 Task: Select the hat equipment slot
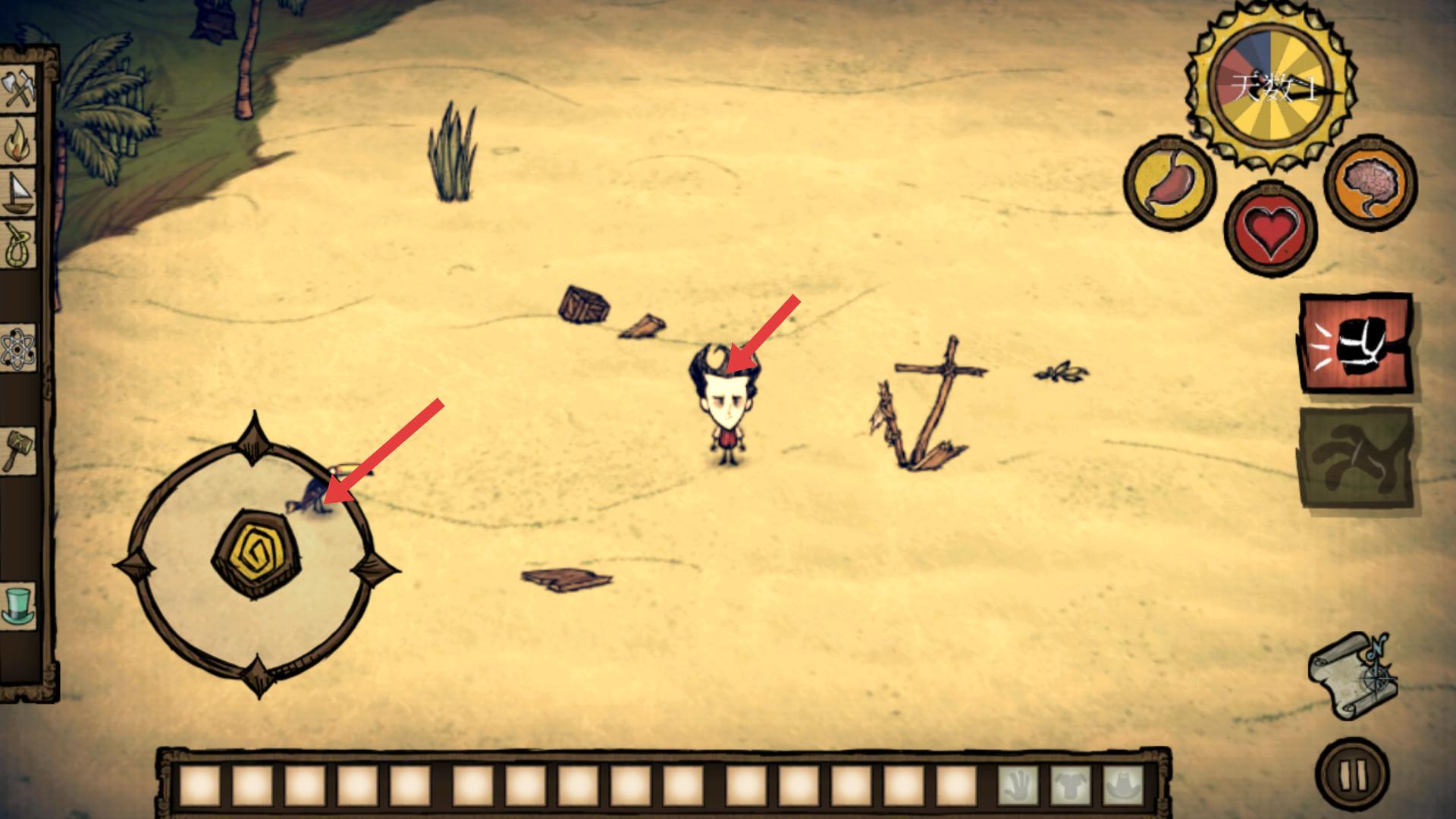coord(1122,786)
